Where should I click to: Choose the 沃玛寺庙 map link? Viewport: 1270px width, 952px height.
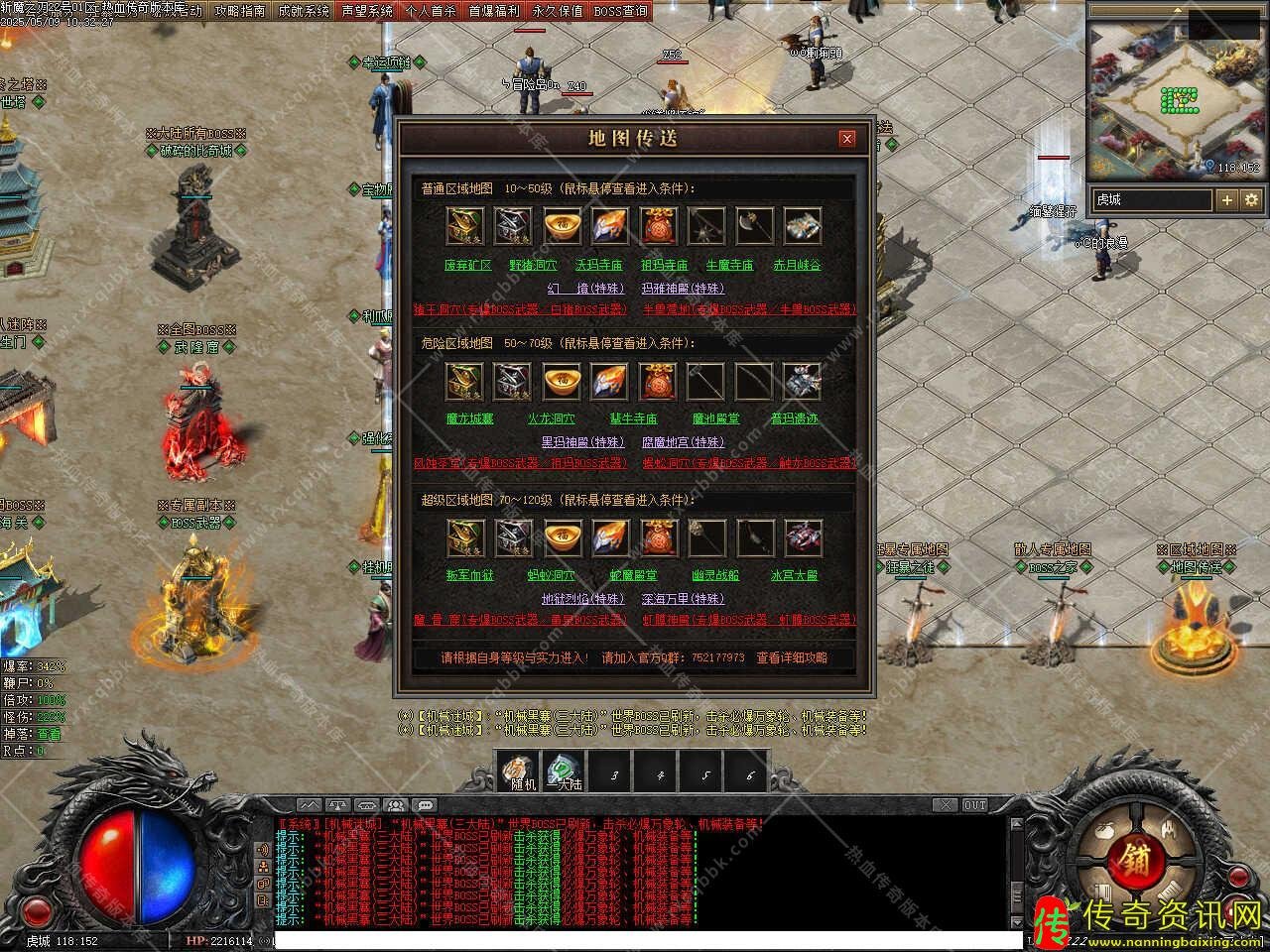[598, 266]
